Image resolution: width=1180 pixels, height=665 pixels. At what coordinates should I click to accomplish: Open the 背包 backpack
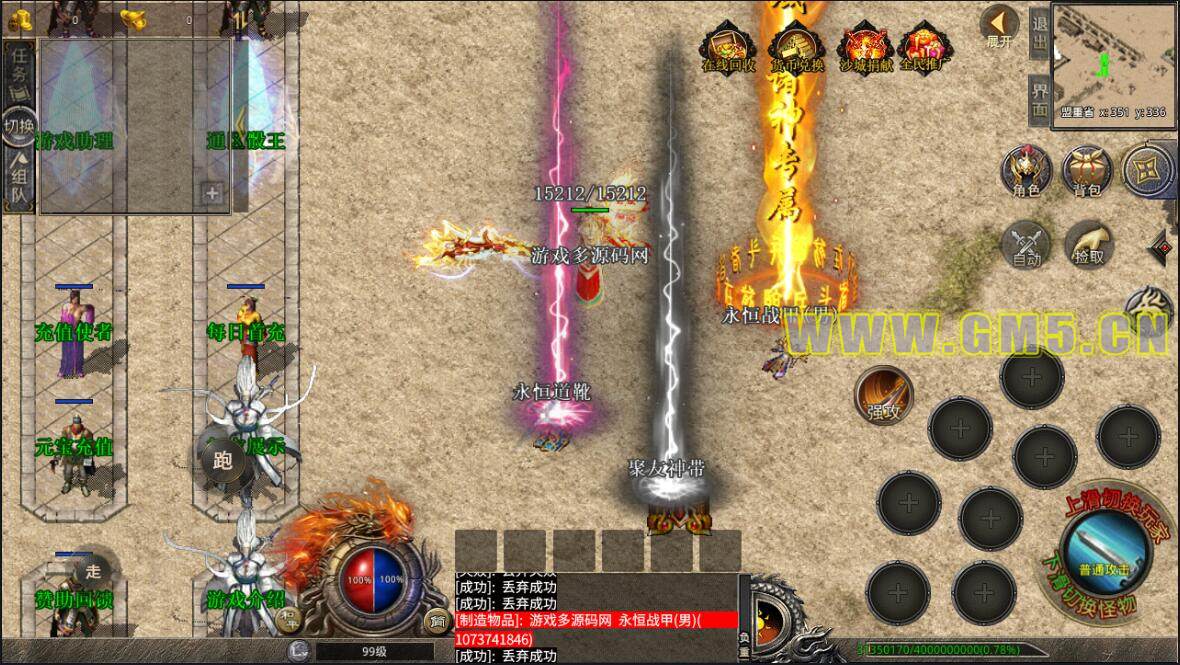1087,170
